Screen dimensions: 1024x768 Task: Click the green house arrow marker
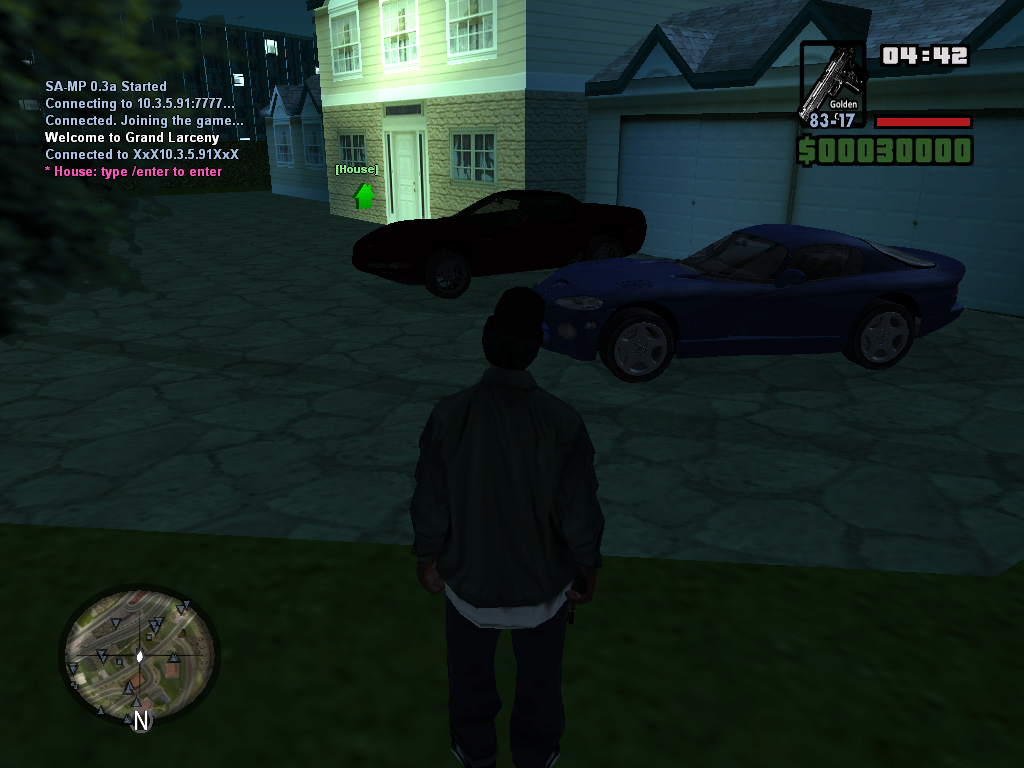pos(363,195)
